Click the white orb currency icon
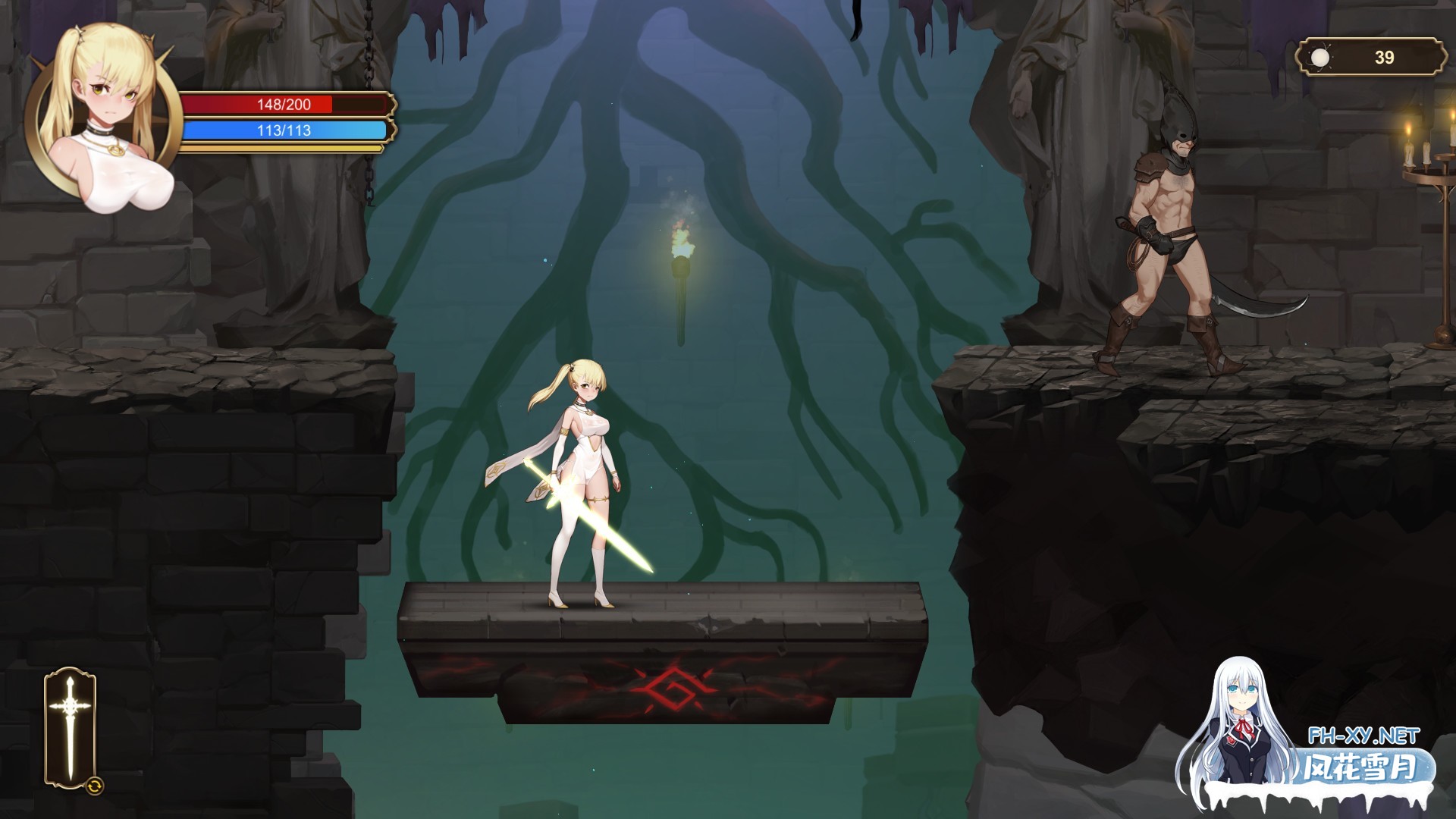This screenshot has height=819, width=1456. pos(1321,58)
